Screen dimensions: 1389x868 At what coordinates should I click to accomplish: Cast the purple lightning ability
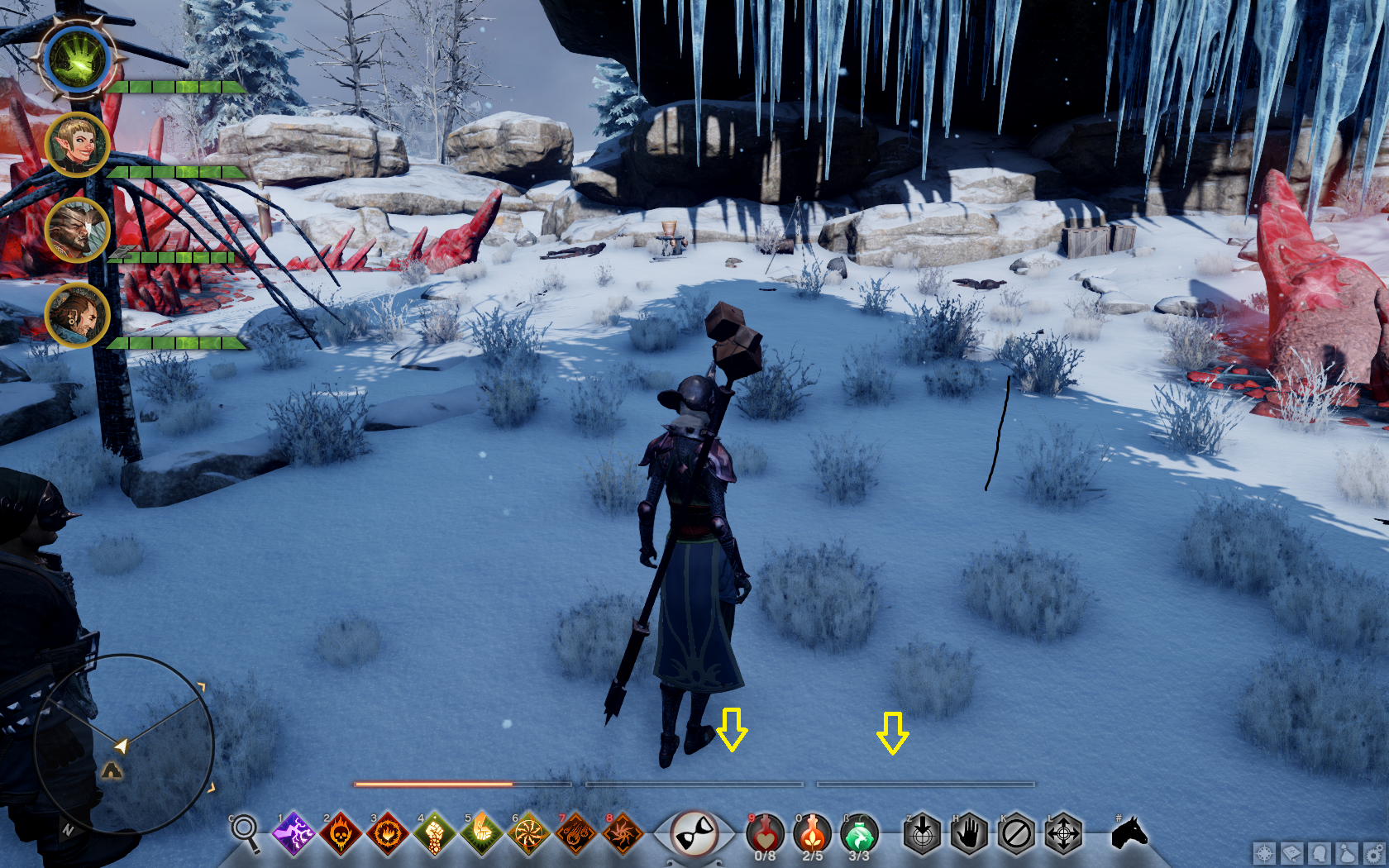pyautogui.click(x=294, y=834)
